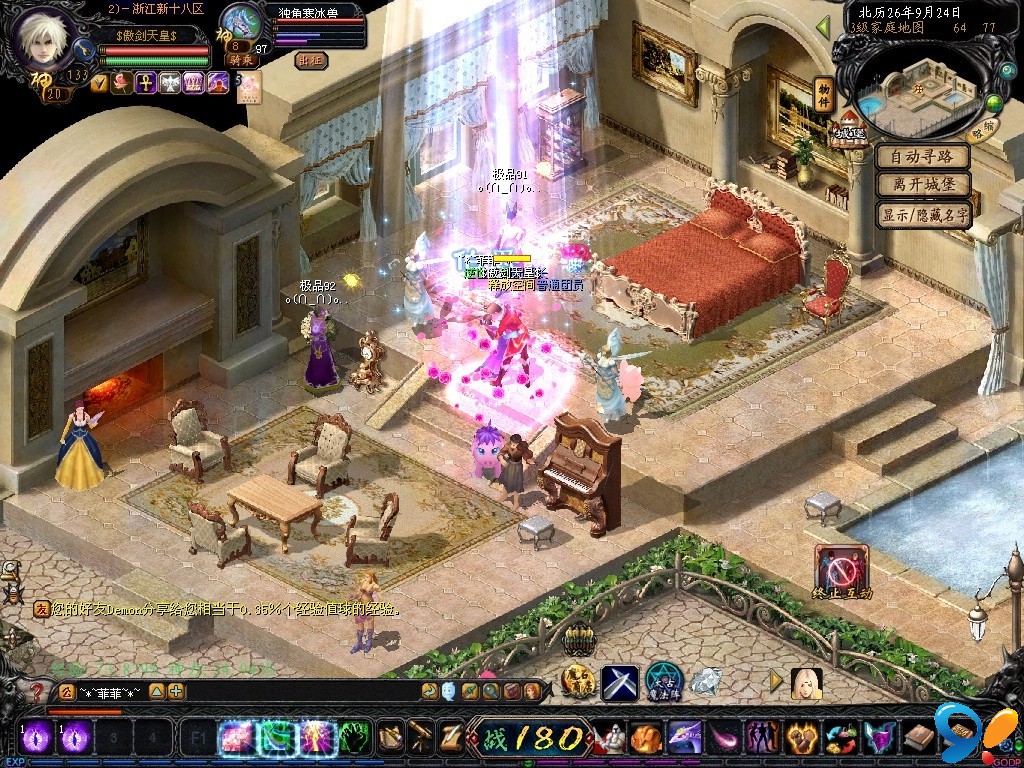Activate the crossed swords skill icon

tap(619, 682)
